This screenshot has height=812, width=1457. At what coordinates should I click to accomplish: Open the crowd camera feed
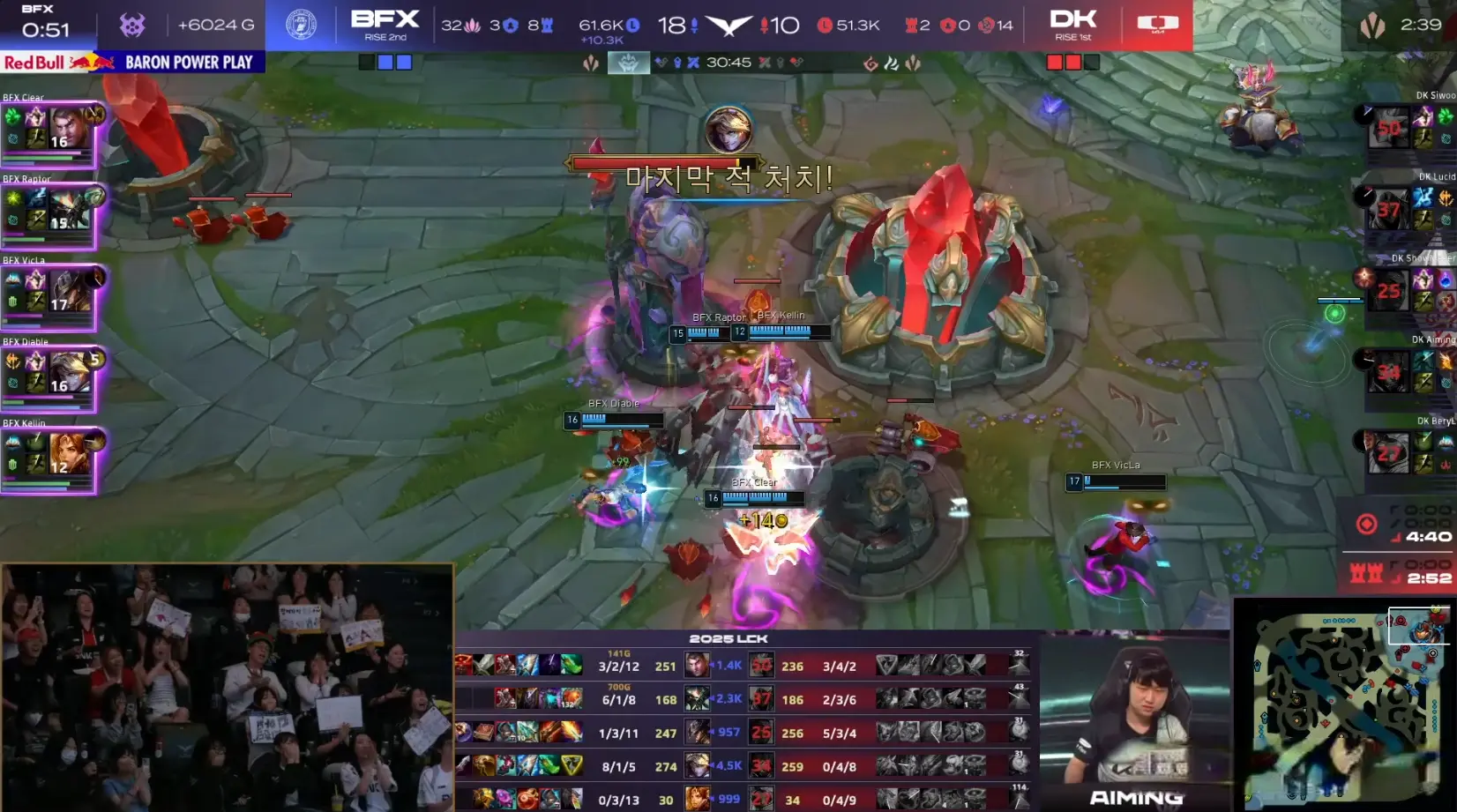[228, 688]
